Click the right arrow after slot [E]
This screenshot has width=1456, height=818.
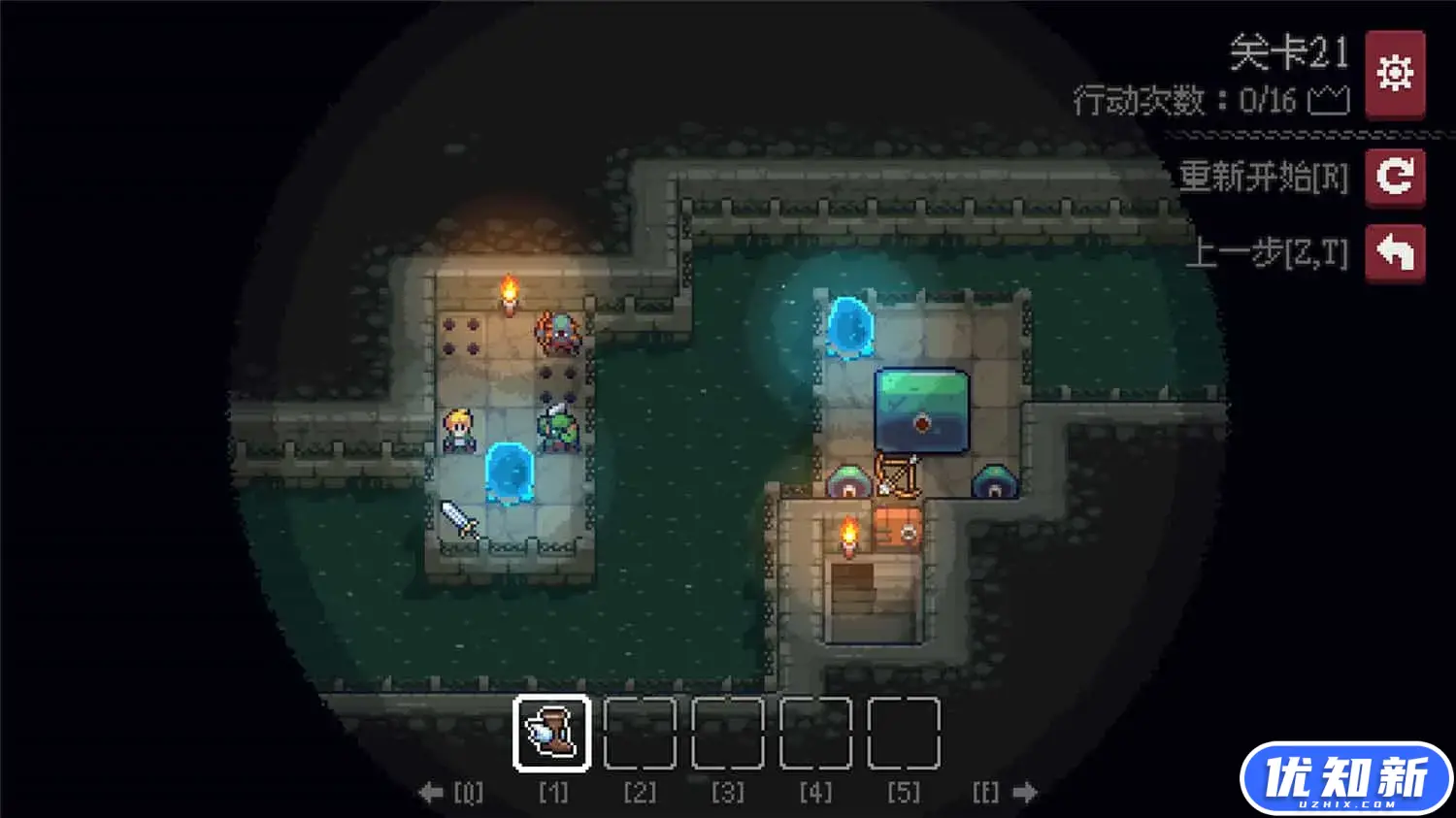pyautogui.click(x=1026, y=792)
